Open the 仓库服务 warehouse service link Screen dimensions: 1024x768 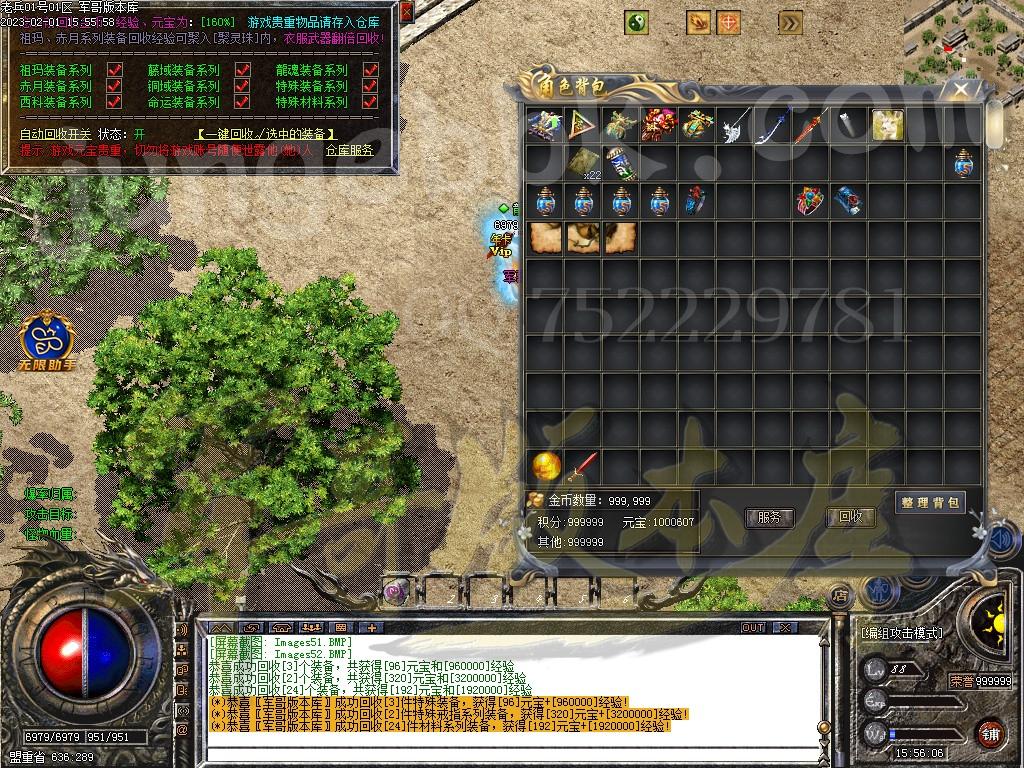click(x=349, y=150)
